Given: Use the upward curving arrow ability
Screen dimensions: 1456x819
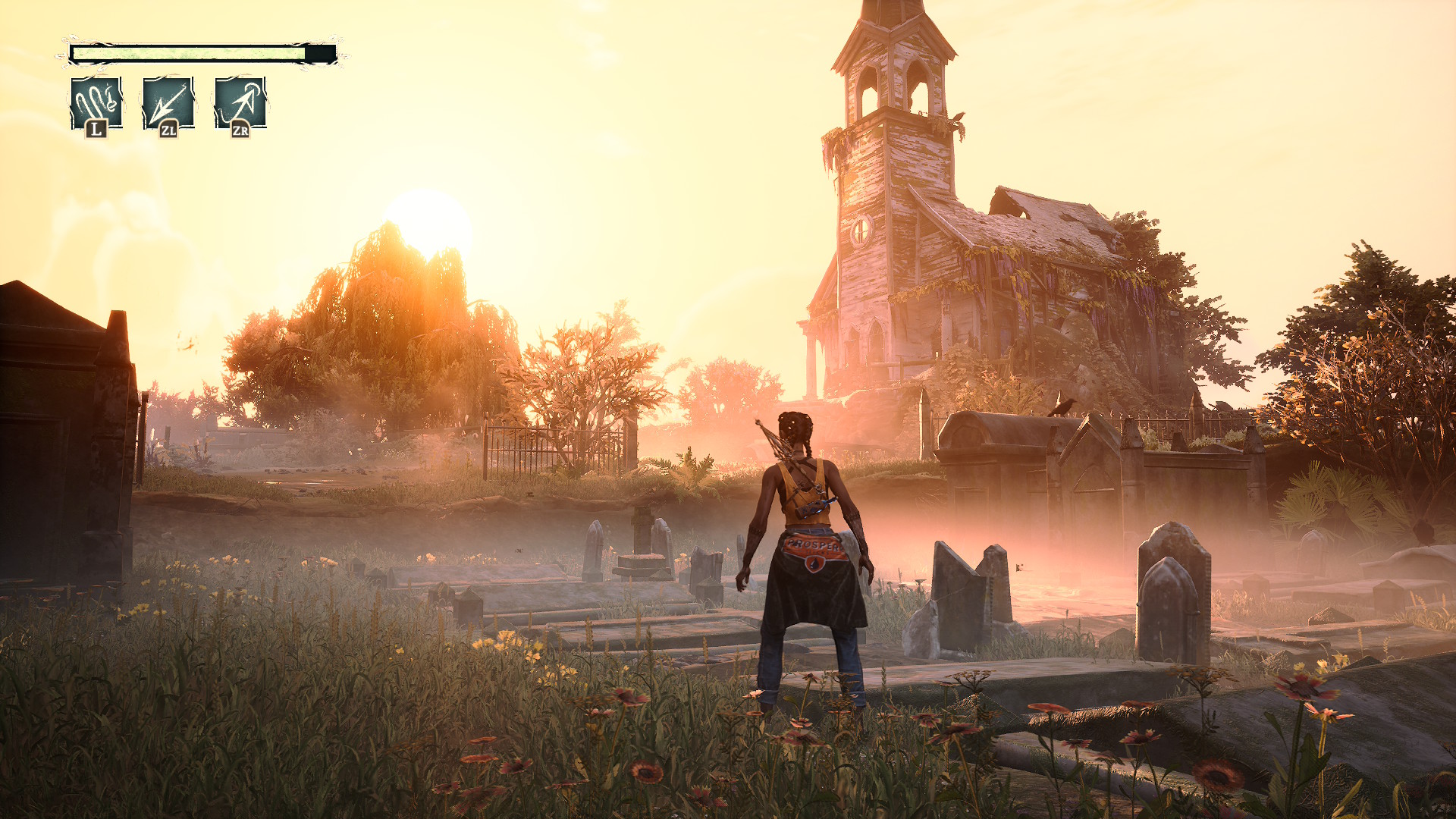Looking at the screenshot, I should (240, 103).
